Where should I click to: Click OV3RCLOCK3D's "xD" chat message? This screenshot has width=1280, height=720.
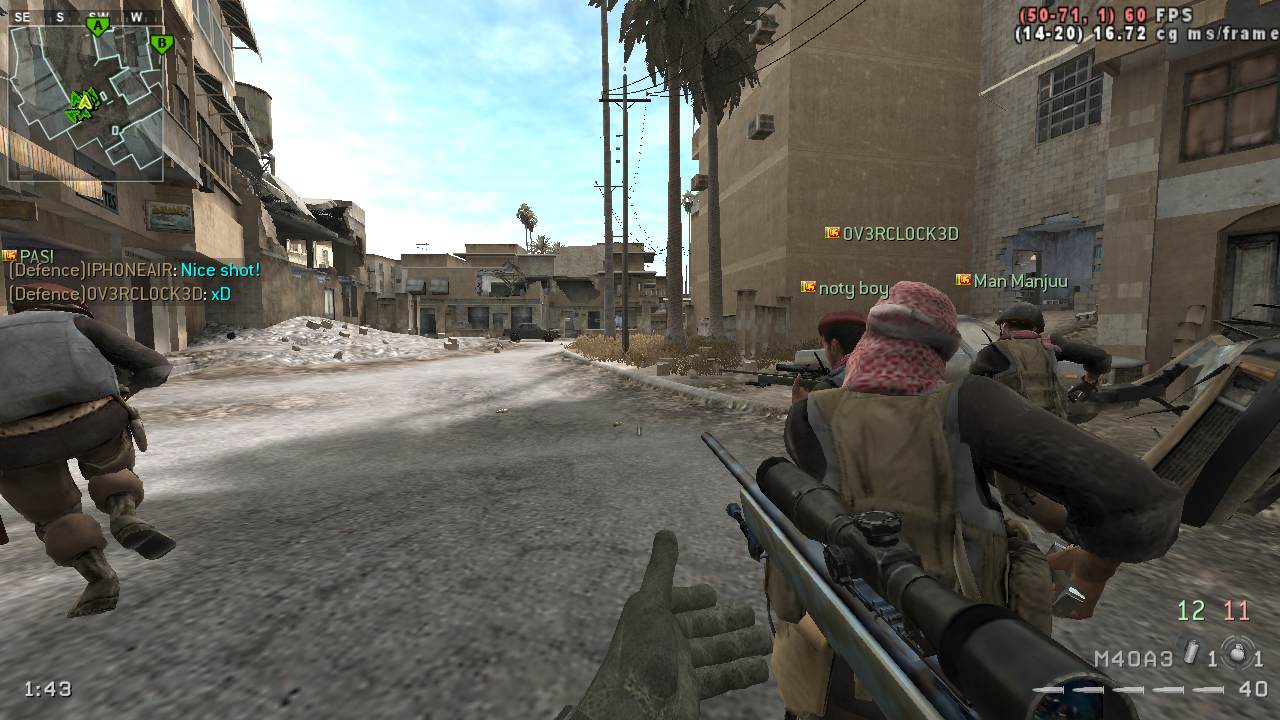[x=221, y=294]
